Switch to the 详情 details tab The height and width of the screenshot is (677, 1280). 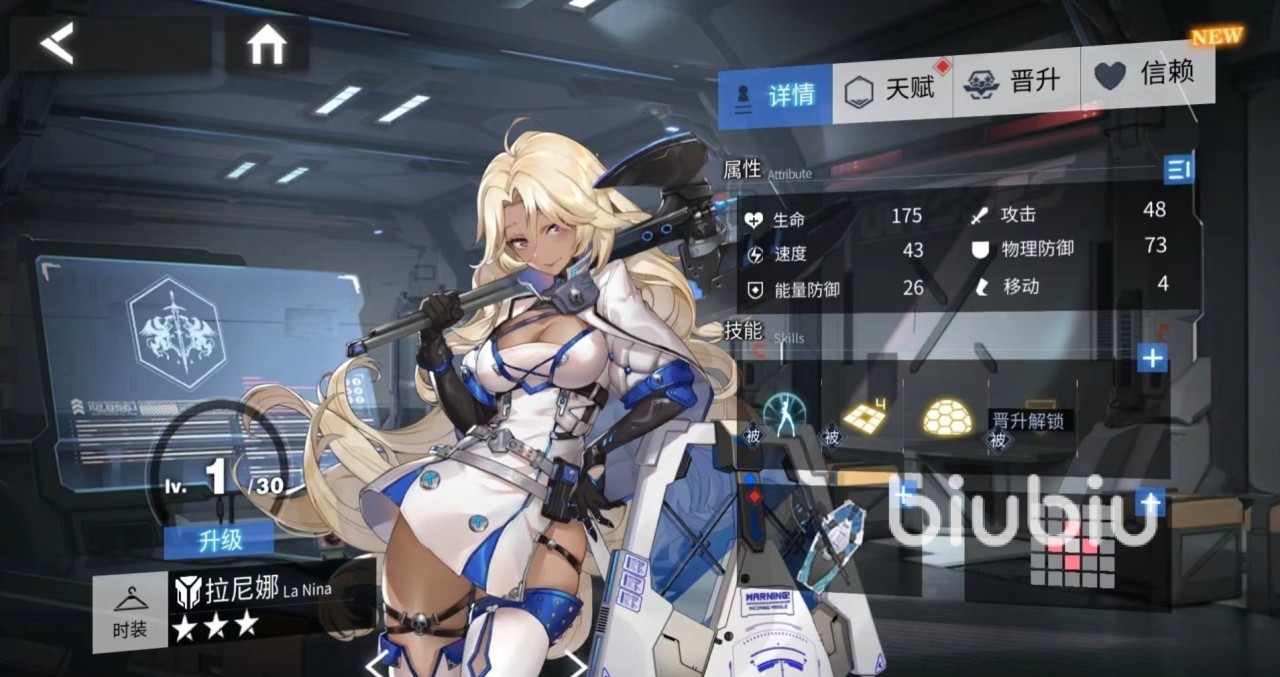775,96
